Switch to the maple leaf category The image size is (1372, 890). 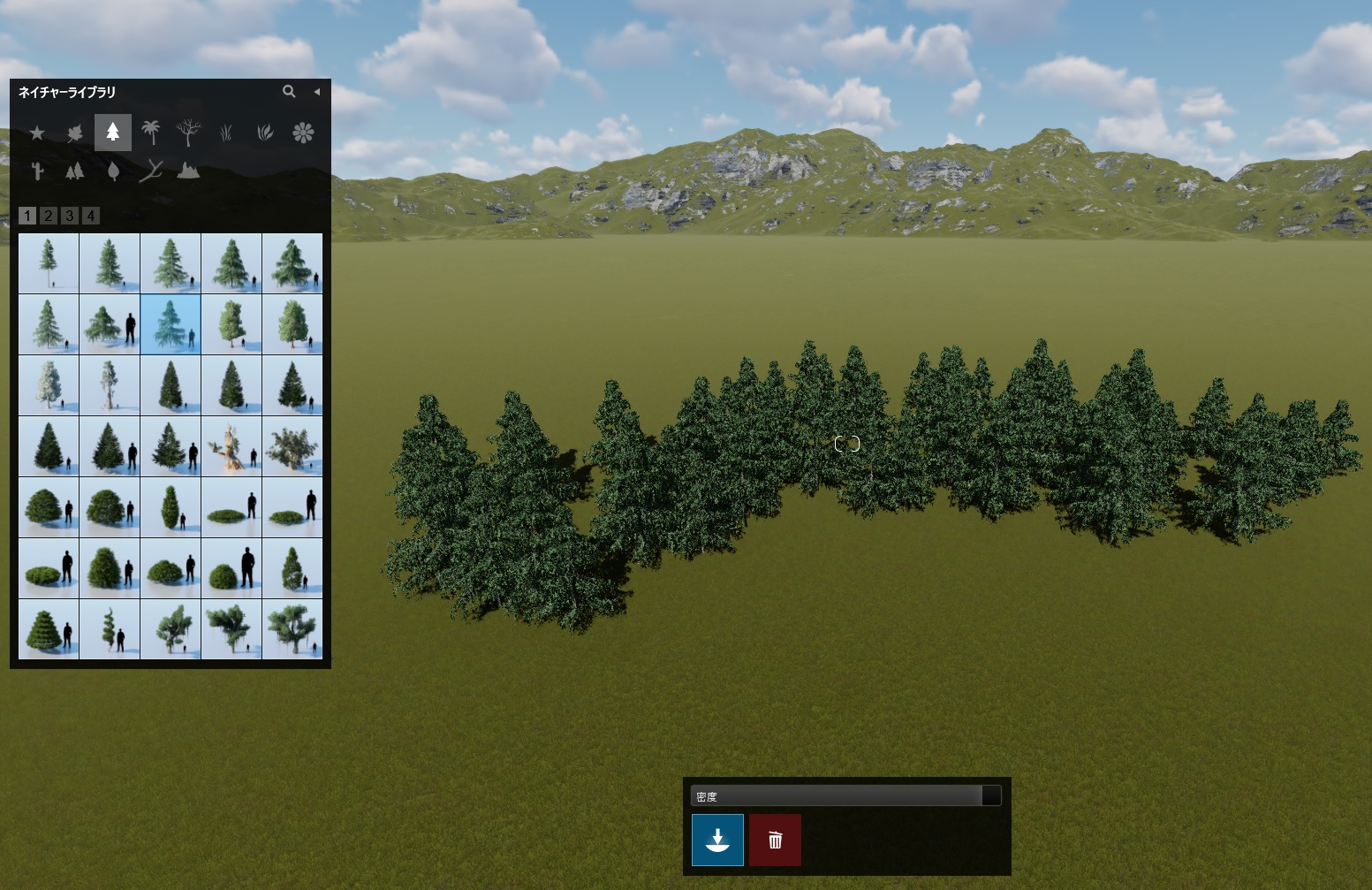pyautogui.click(x=75, y=133)
